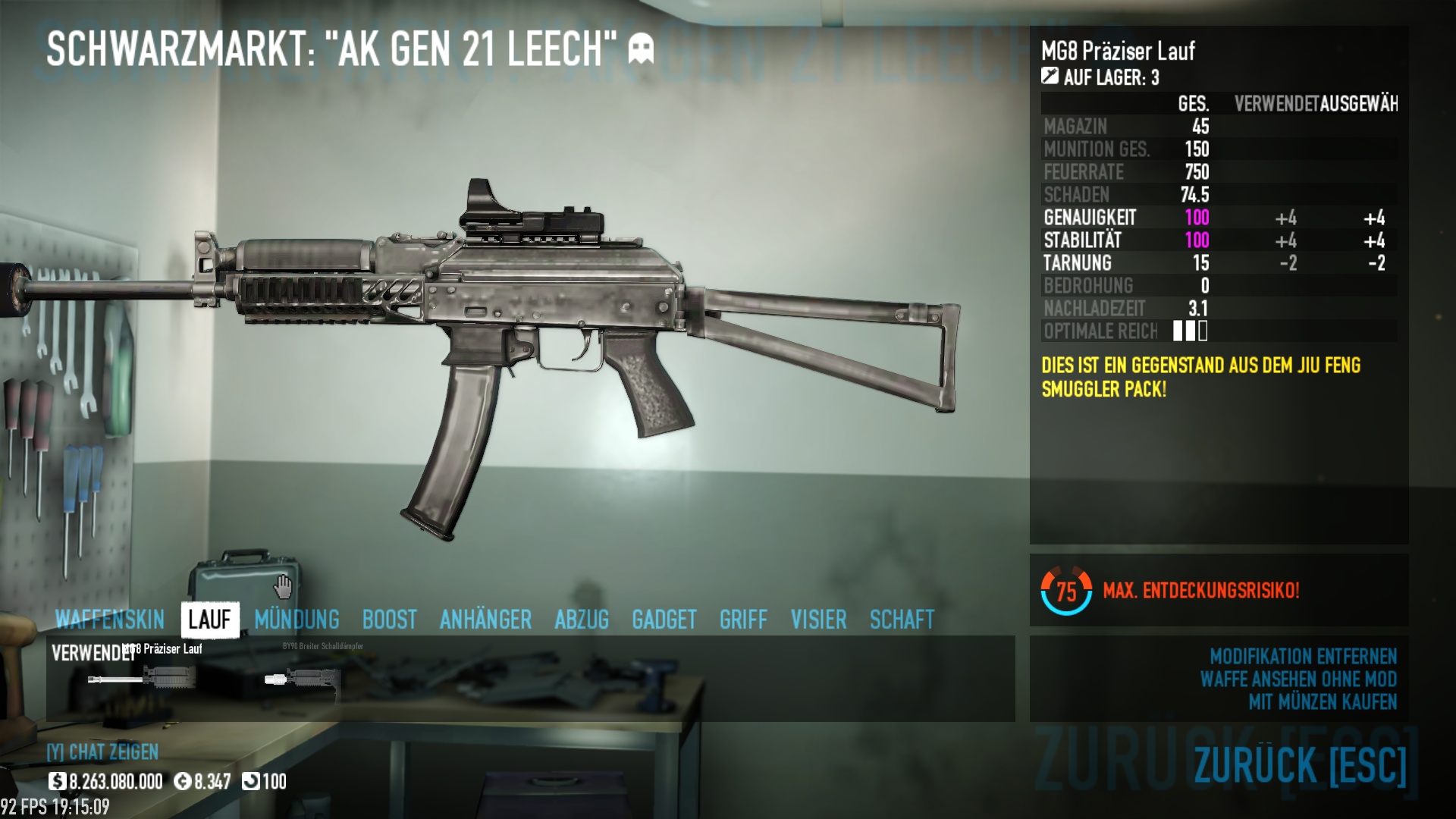The image size is (1456, 819).
Task: Choose the Abzug category
Action: [x=582, y=620]
